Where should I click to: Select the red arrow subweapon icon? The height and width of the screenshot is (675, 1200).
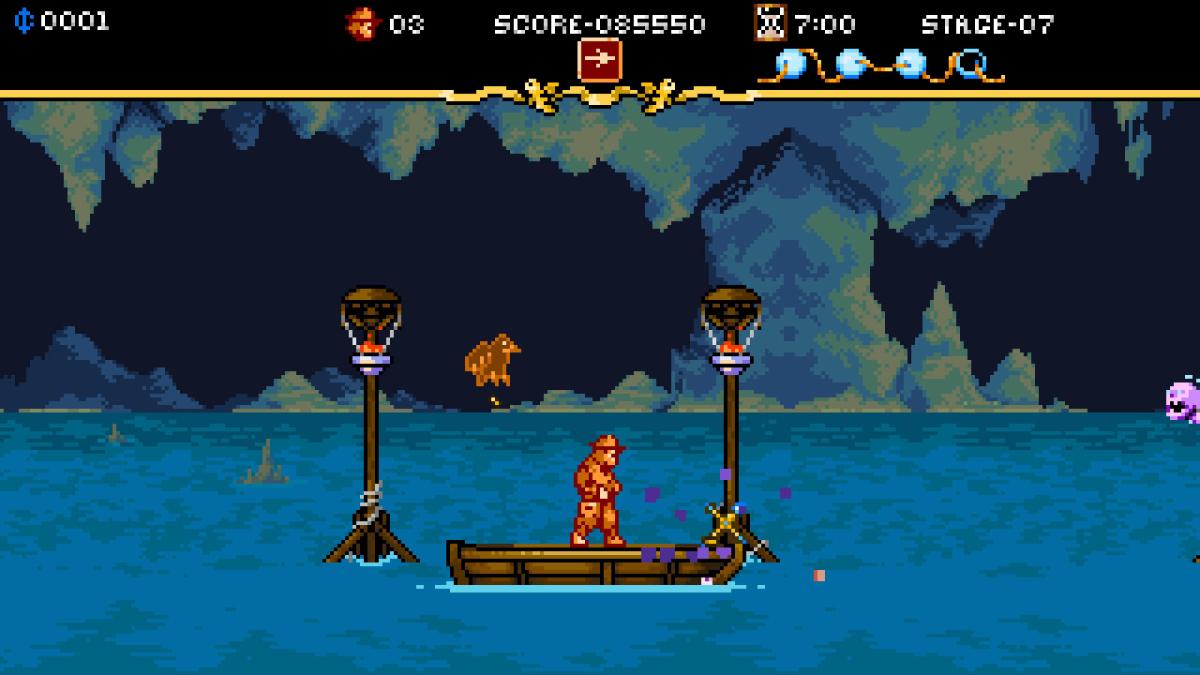point(599,60)
